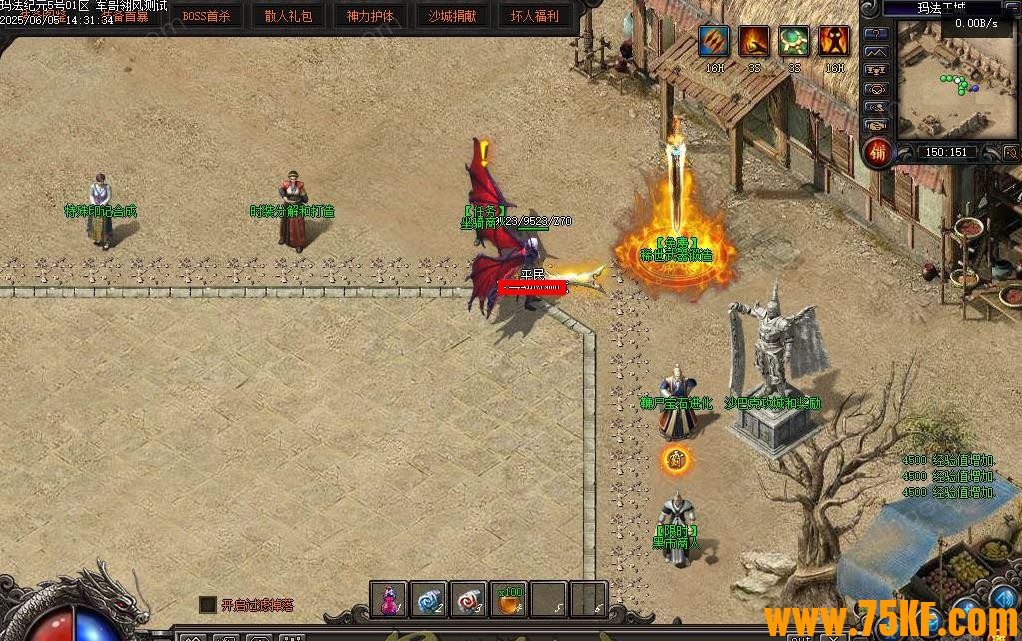Open the red 铺 shop button
This screenshot has height=641, width=1022.
[877, 153]
